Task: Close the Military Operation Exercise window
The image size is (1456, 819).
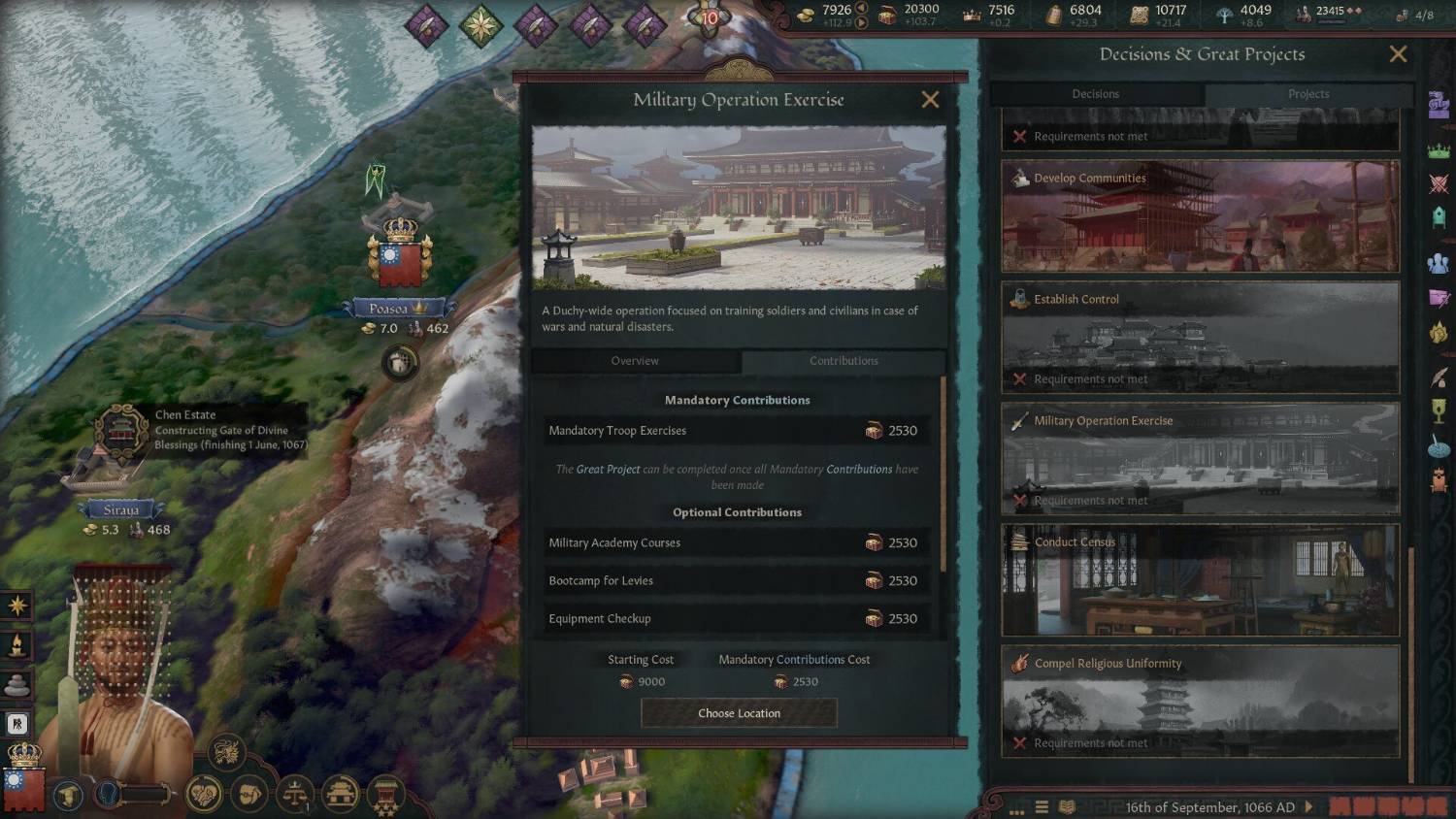Action: coord(930,100)
